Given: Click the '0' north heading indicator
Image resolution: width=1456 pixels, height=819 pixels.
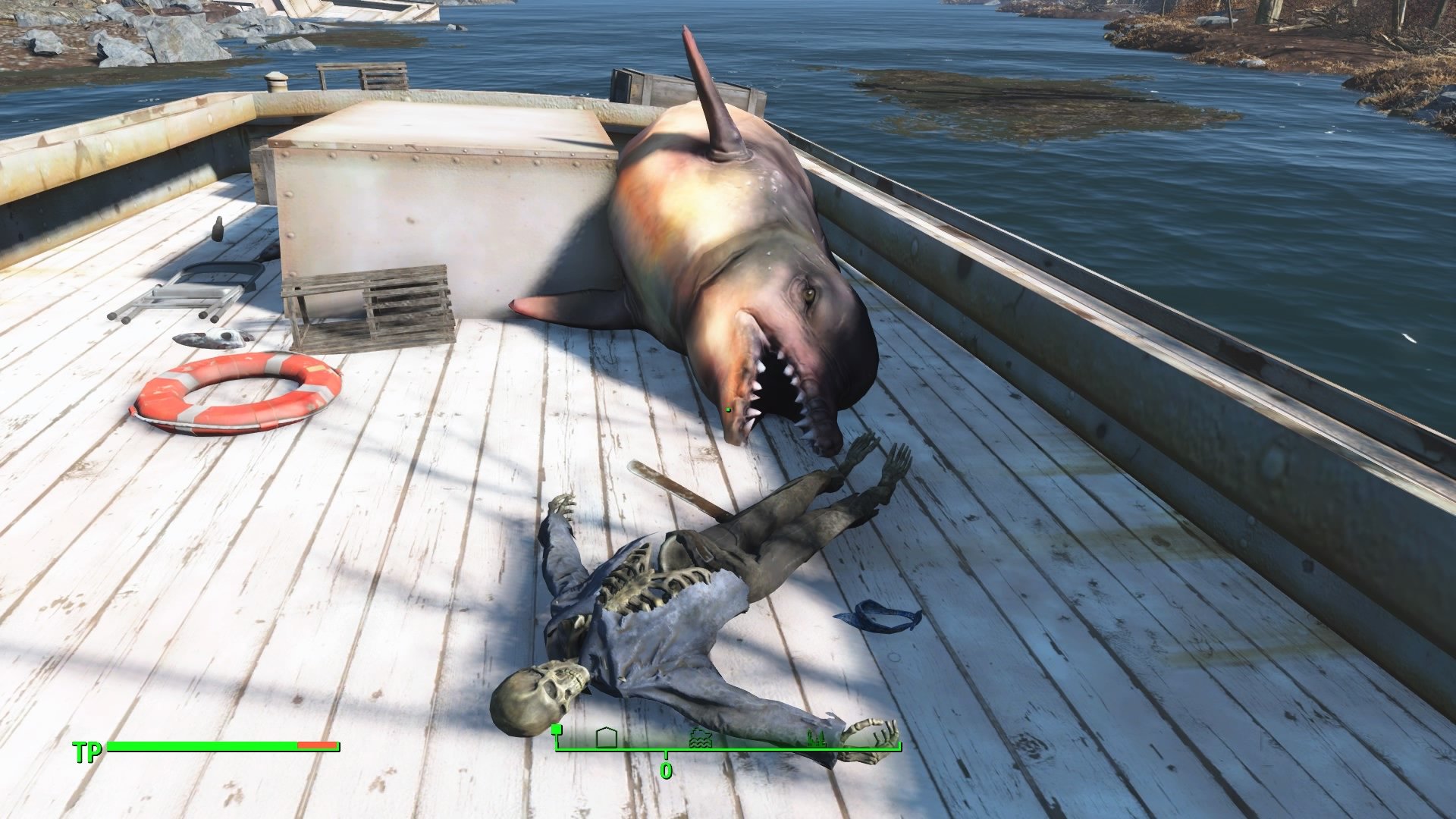Looking at the screenshot, I should [x=666, y=771].
